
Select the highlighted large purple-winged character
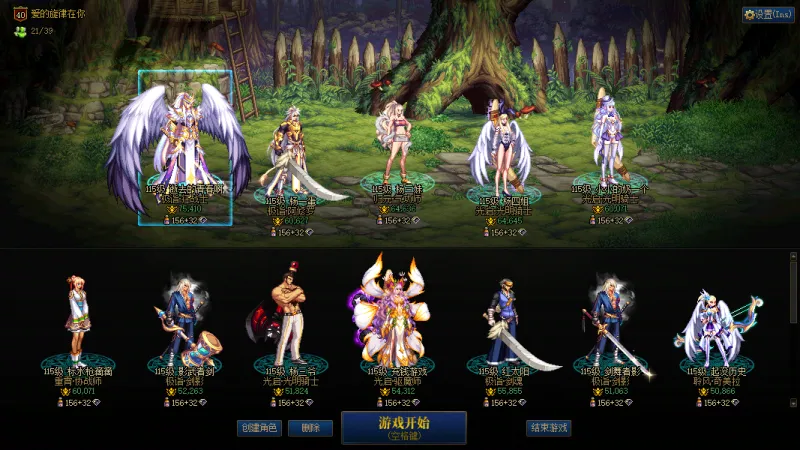click(x=185, y=145)
